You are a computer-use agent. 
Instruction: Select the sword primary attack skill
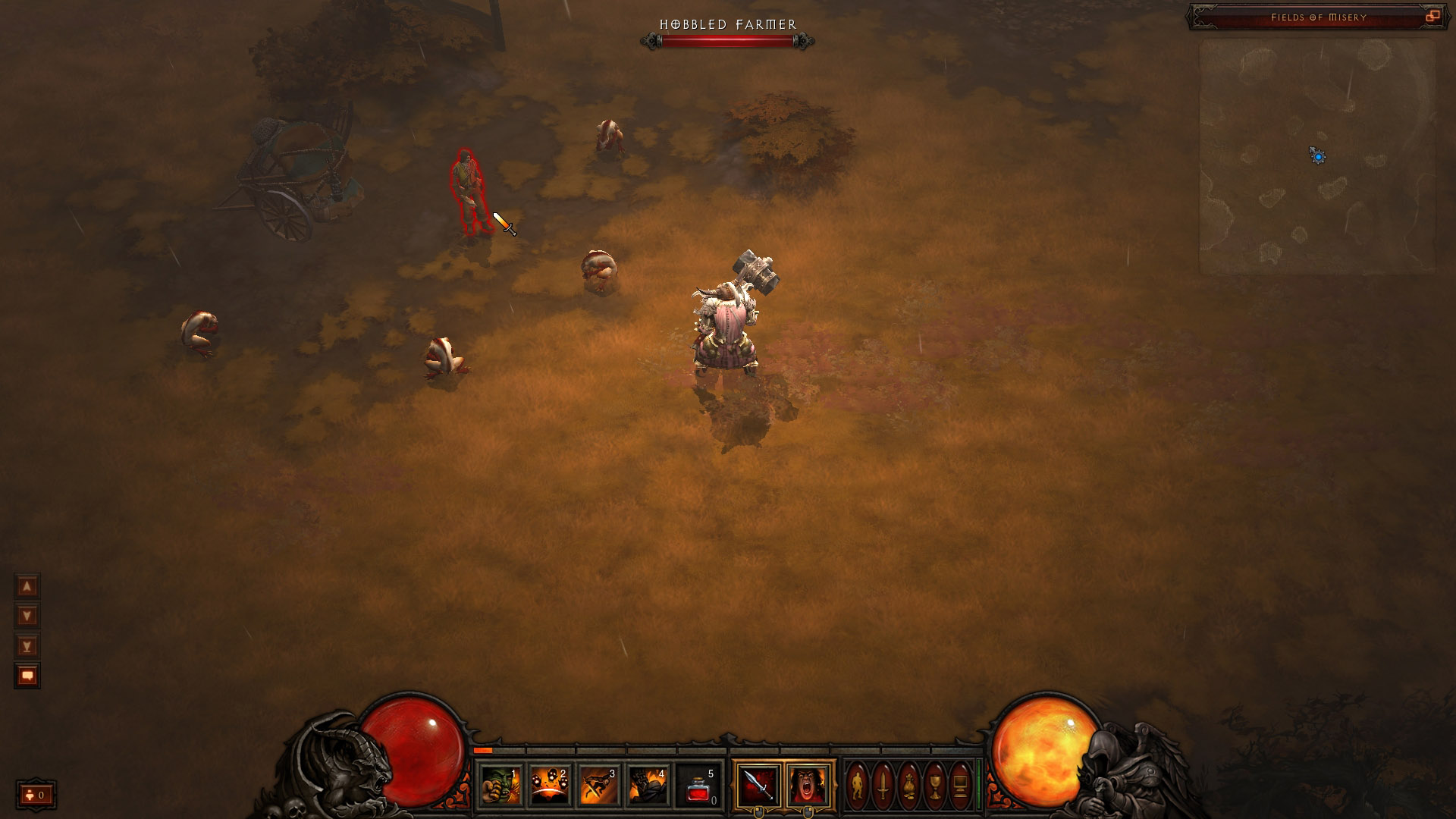coord(758,785)
